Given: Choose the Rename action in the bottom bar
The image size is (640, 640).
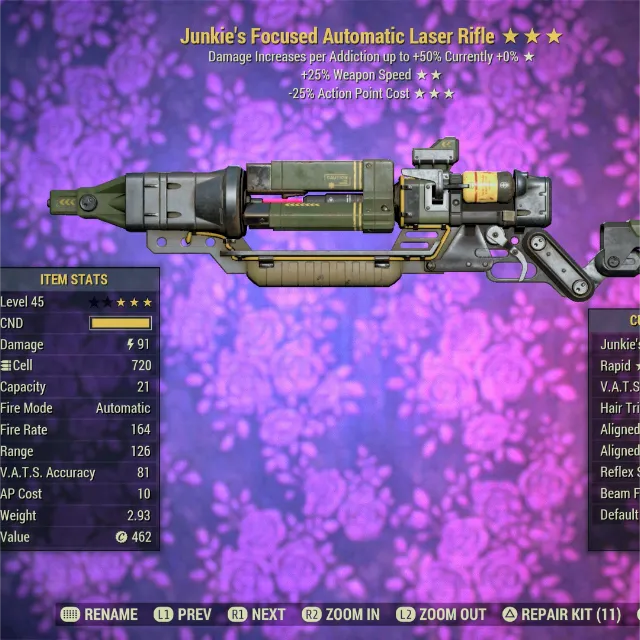Looking at the screenshot, I should pos(102,615).
